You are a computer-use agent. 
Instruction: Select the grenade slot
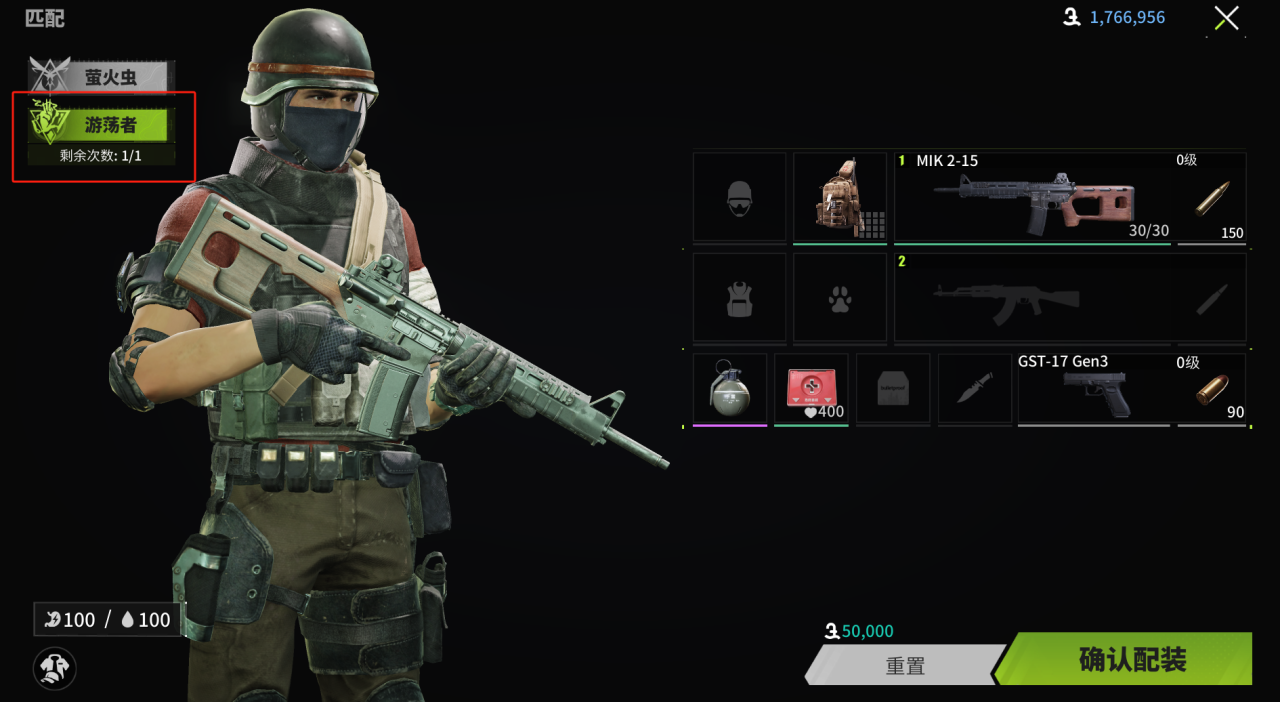(x=730, y=388)
